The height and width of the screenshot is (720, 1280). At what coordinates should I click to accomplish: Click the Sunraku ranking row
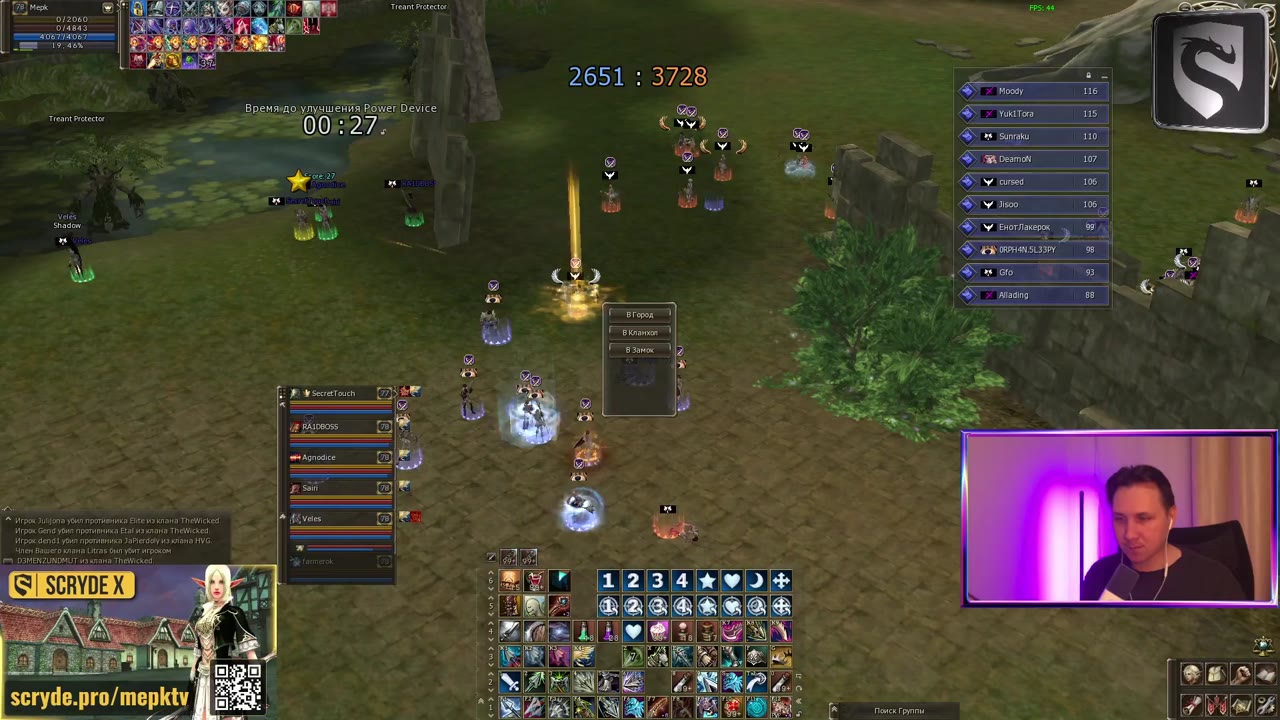click(x=1030, y=136)
